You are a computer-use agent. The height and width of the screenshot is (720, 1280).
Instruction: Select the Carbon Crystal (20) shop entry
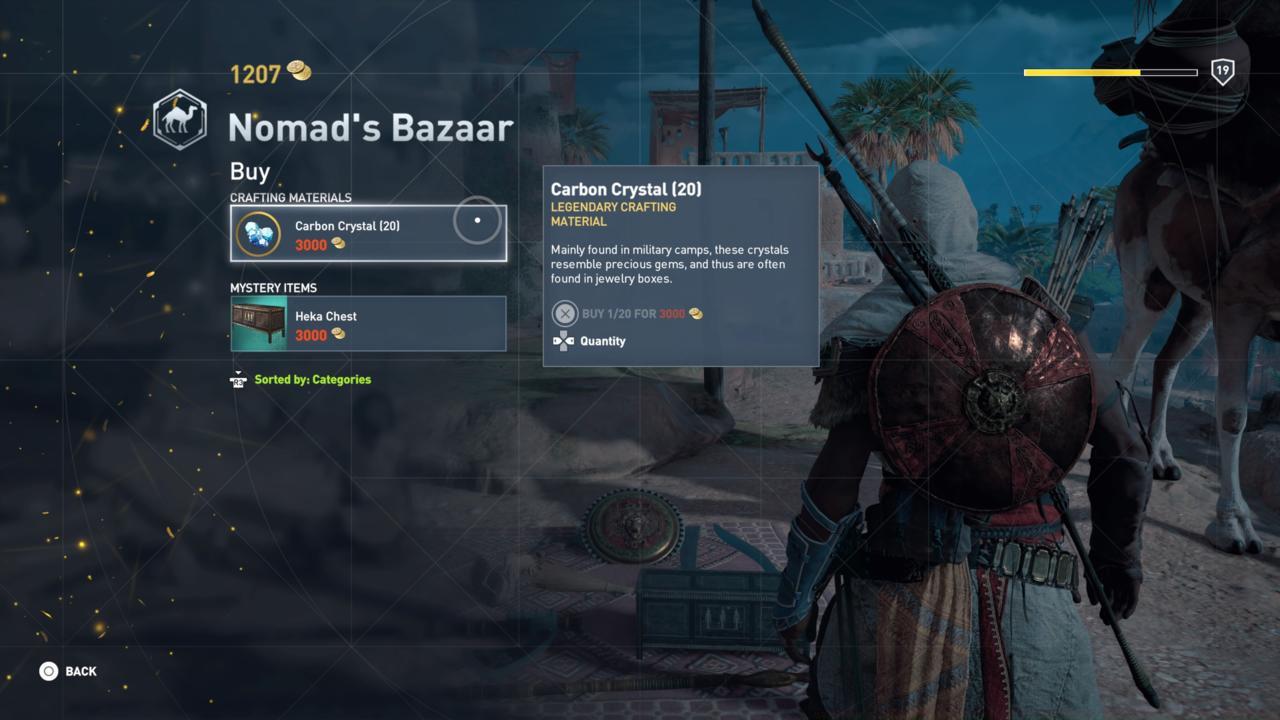click(x=368, y=232)
